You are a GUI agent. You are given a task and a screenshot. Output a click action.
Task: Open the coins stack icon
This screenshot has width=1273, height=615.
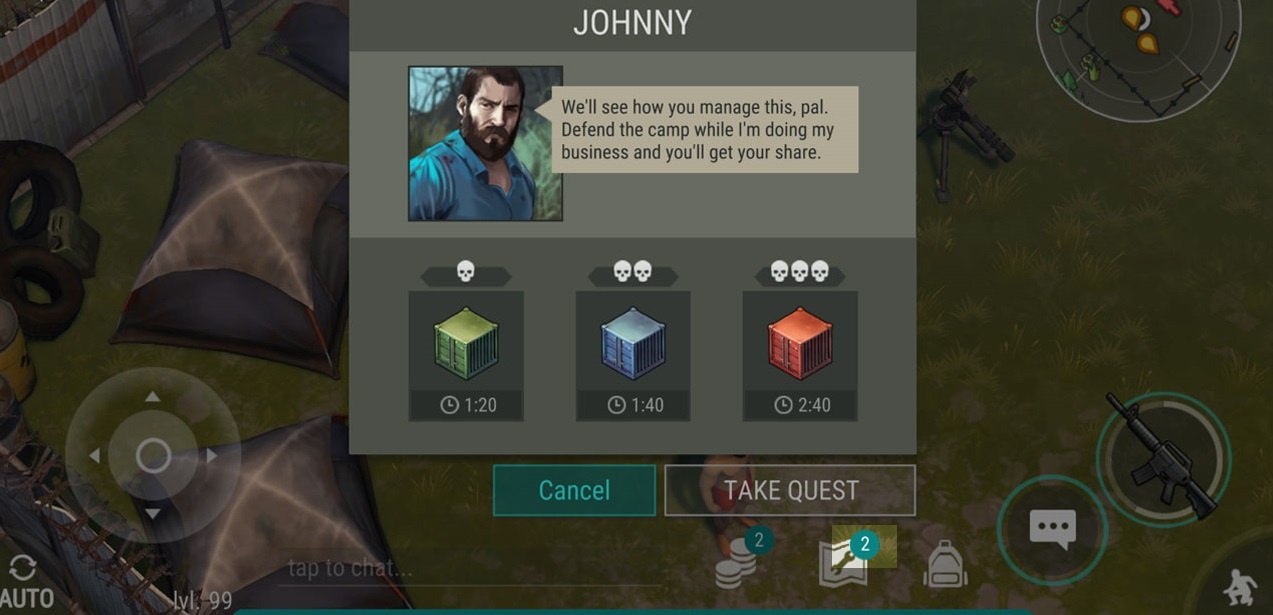click(737, 564)
